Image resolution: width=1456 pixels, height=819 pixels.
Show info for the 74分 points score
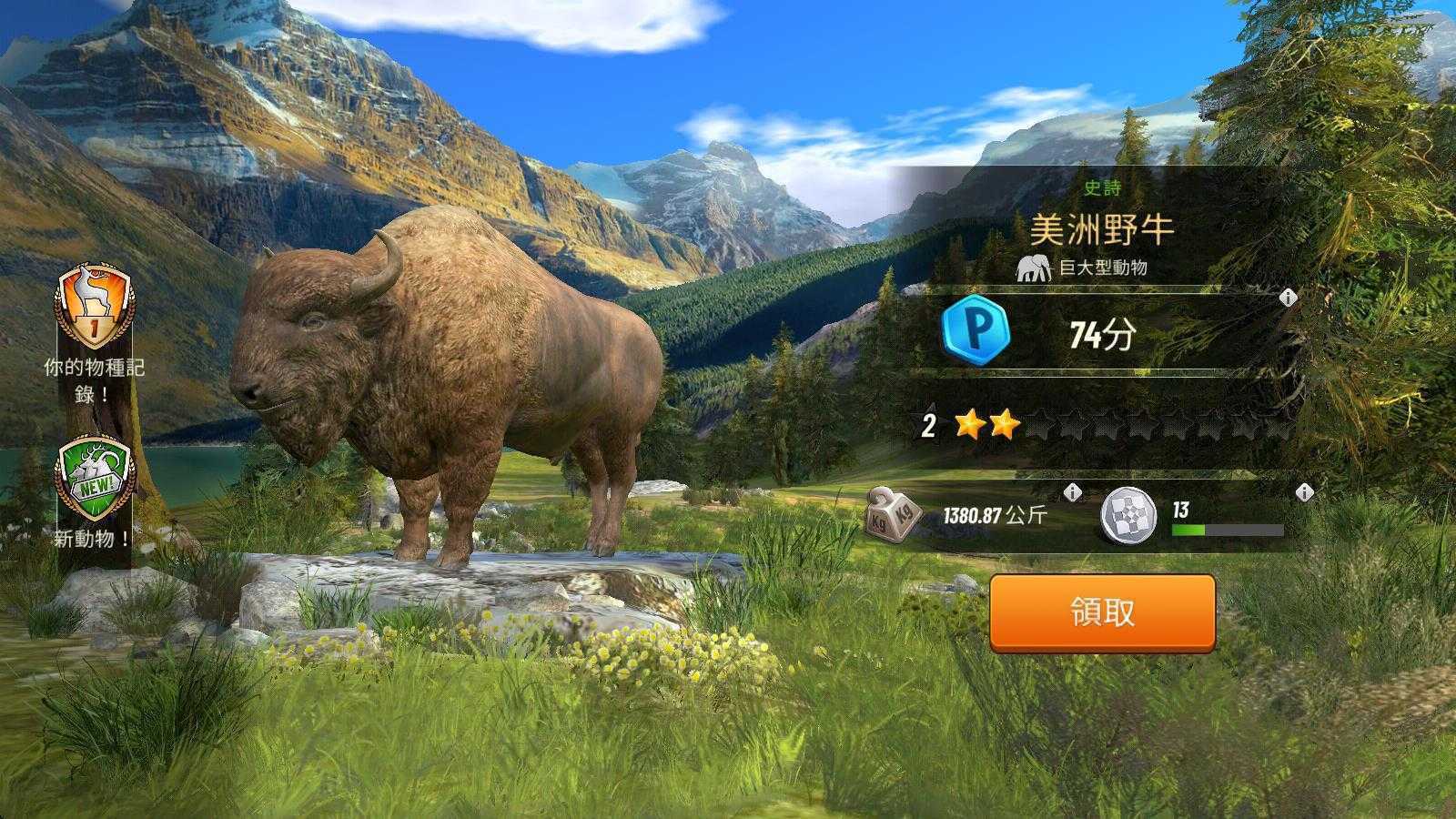(x=1288, y=298)
